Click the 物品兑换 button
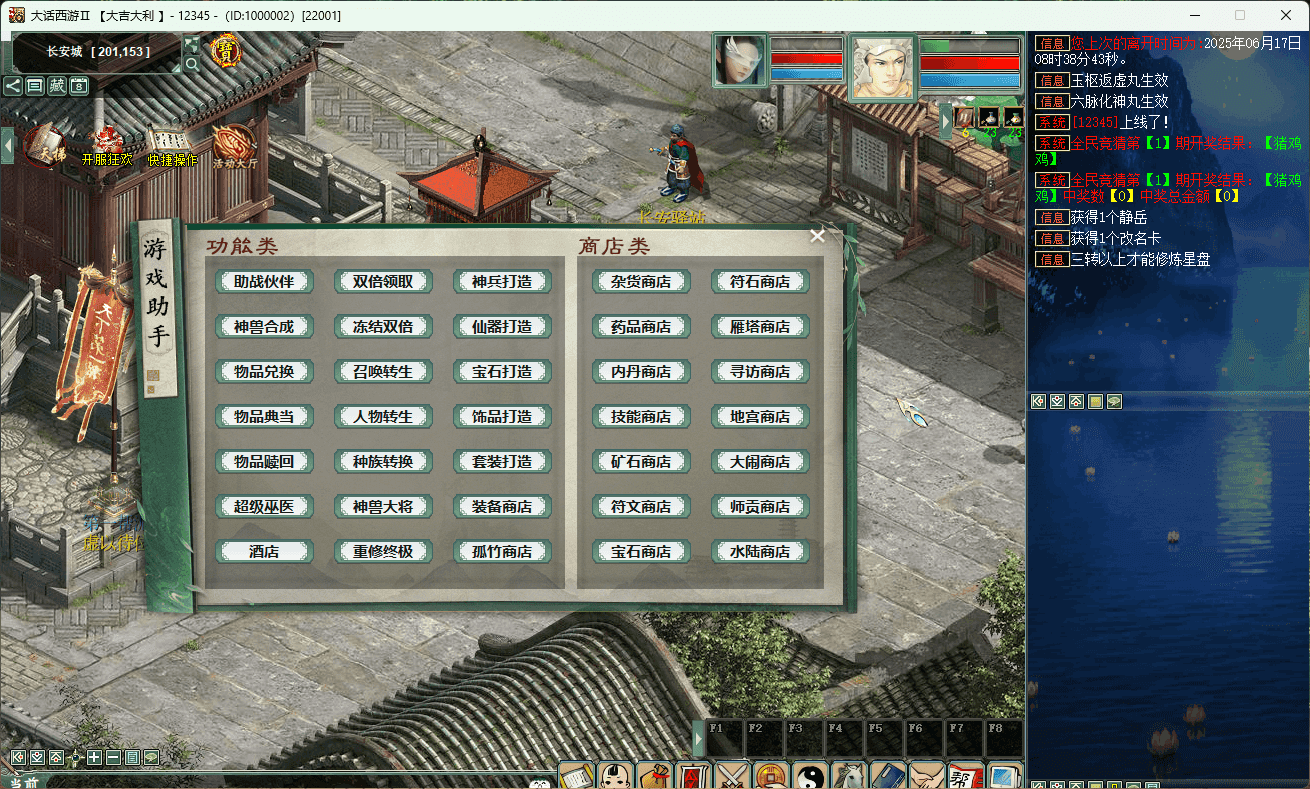This screenshot has width=1310, height=789. (264, 372)
